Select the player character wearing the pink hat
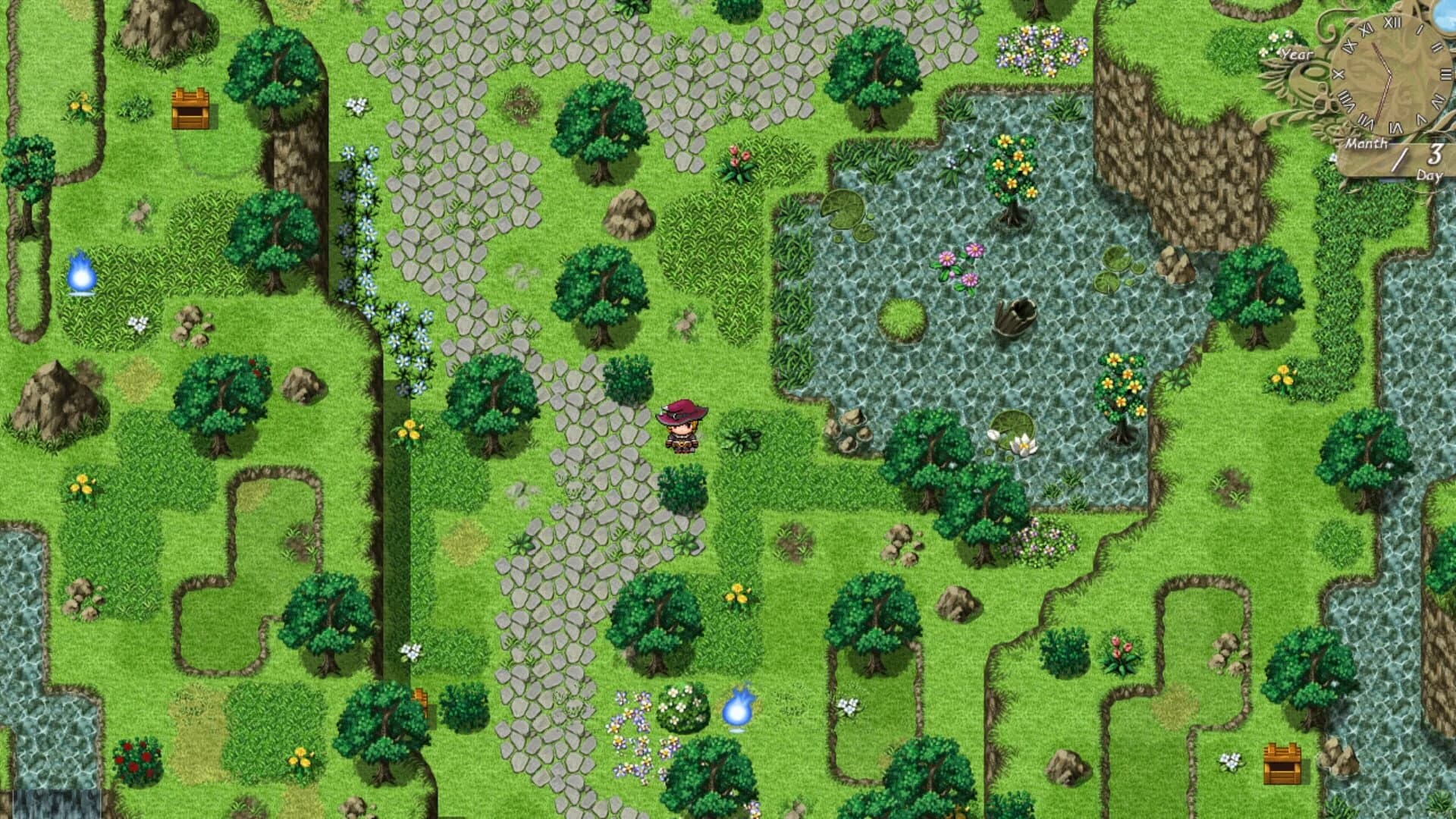This screenshot has width=1456, height=819. click(x=681, y=428)
